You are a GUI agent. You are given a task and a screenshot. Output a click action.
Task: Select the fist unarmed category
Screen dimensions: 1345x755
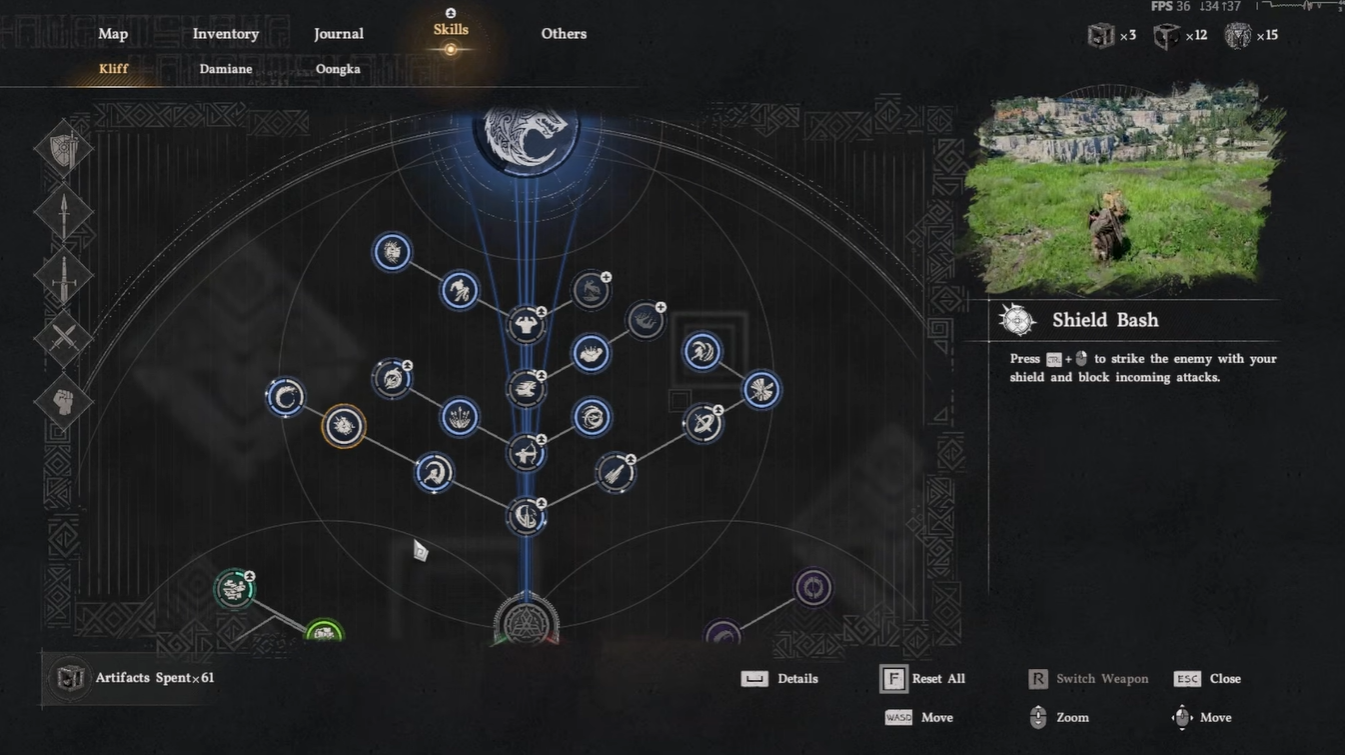(x=64, y=401)
